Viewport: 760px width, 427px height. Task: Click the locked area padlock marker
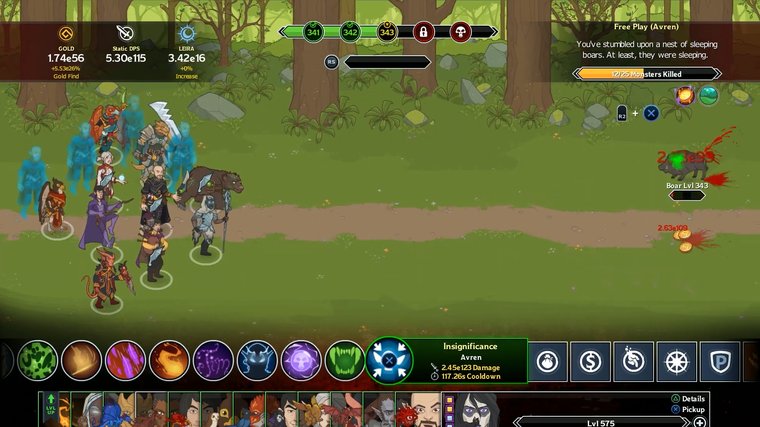coord(423,32)
